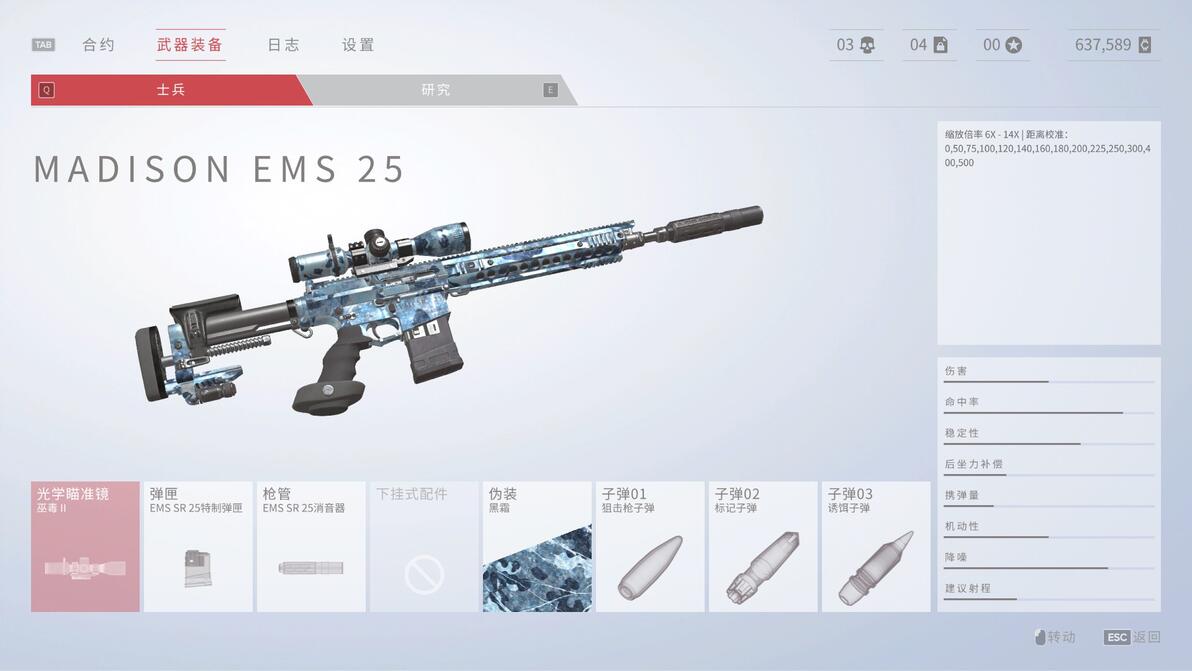1192x671 pixels.
Task: Click the 返回 back button
Action: pyautogui.click(x=1133, y=637)
